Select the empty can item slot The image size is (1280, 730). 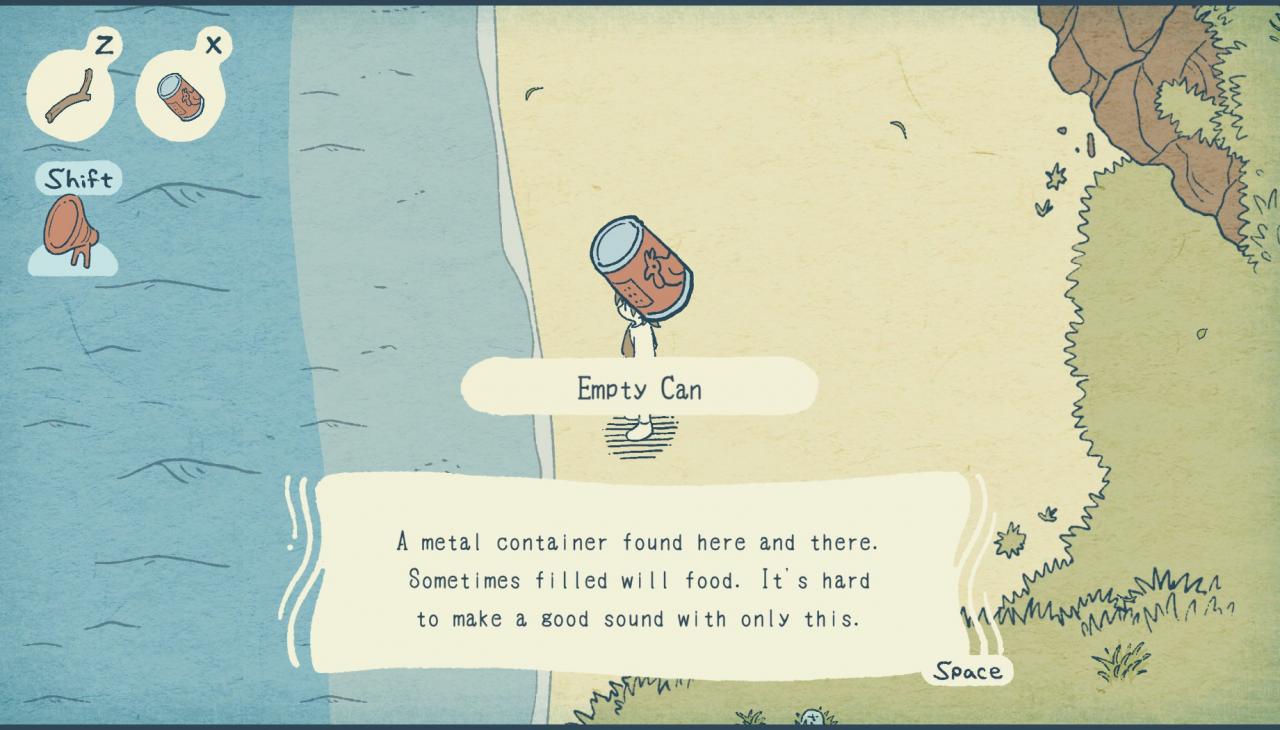180,96
